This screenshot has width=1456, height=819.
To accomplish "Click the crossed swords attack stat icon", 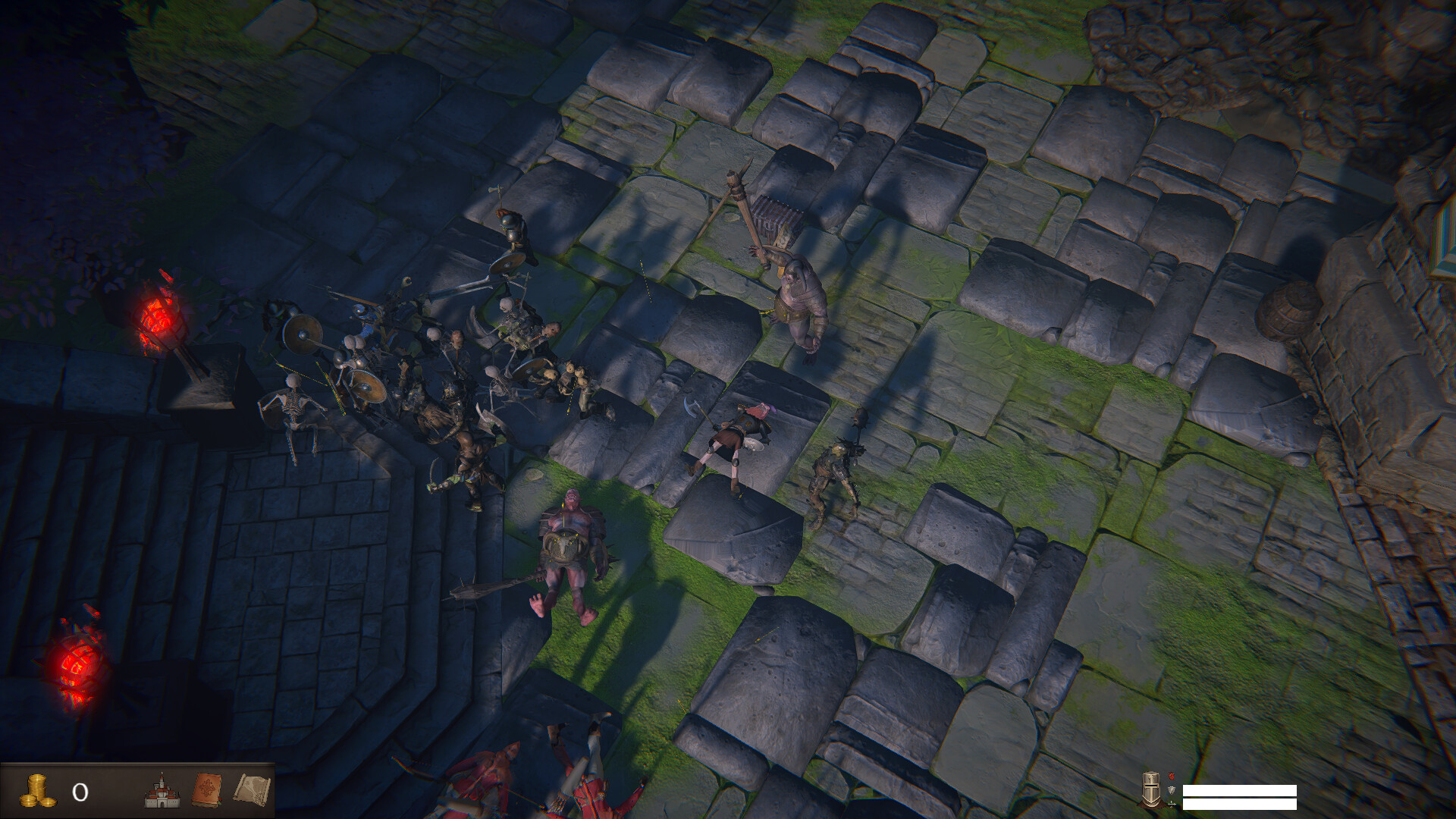I will click(1170, 805).
